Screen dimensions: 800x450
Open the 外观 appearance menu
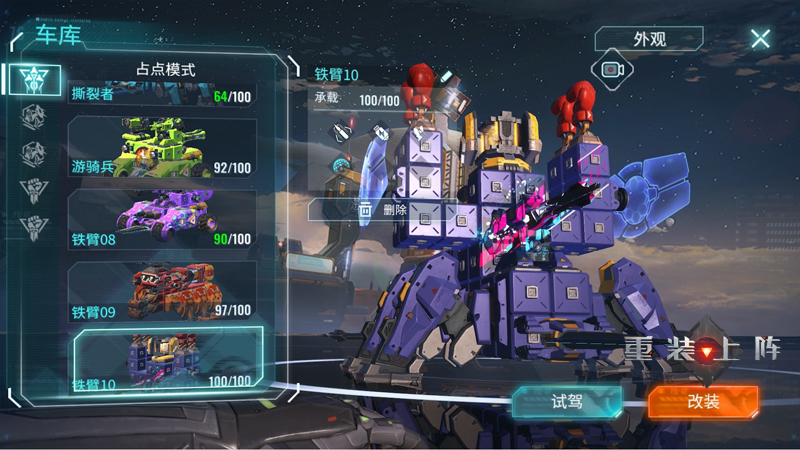[x=649, y=40]
